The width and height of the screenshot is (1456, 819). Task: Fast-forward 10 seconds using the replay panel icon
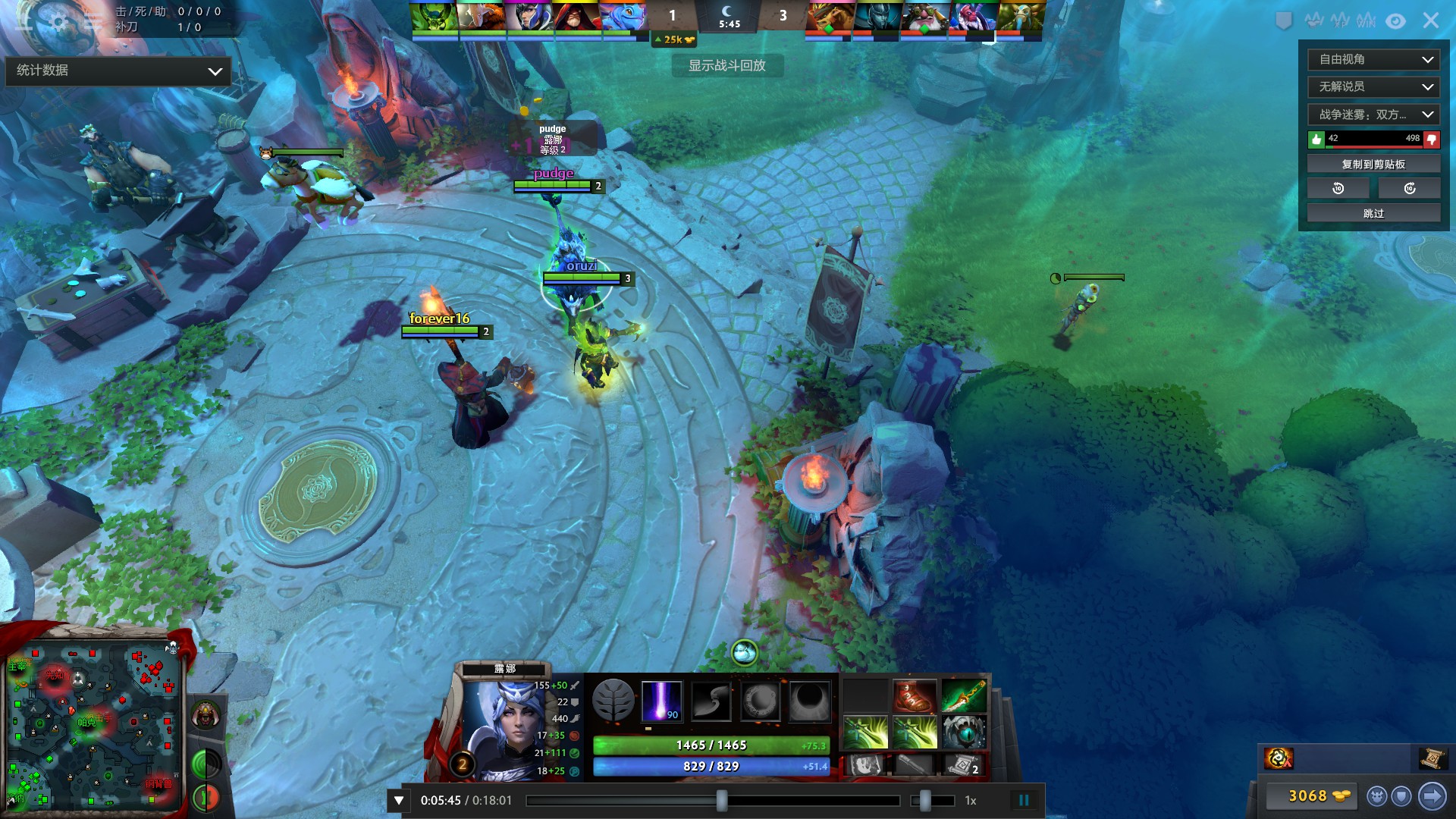tap(1409, 187)
